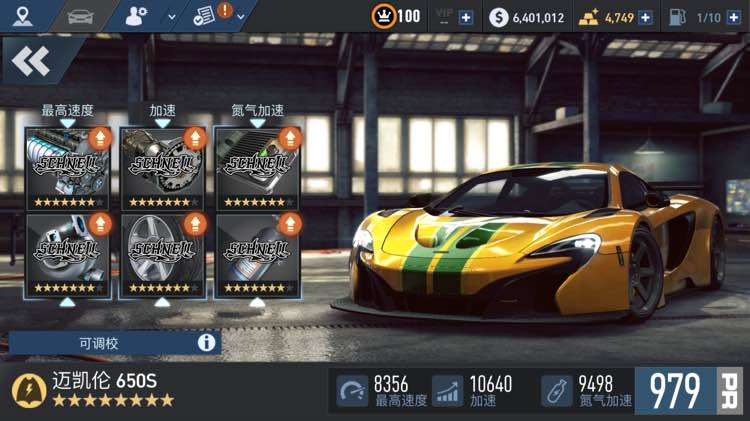Switch to the garage car tab

click(x=79, y=15)
